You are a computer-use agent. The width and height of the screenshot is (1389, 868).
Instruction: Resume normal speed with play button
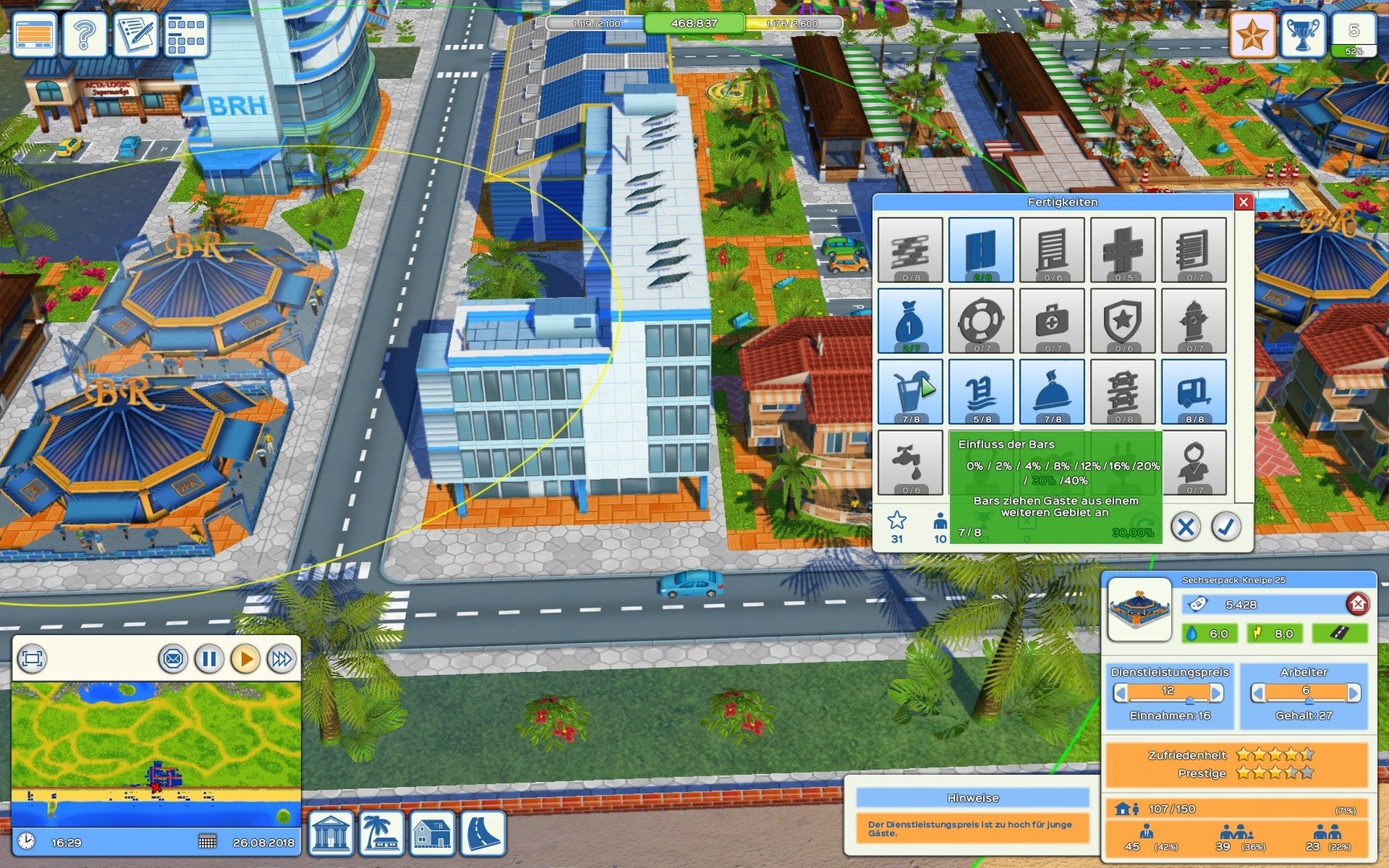[245, 659]
